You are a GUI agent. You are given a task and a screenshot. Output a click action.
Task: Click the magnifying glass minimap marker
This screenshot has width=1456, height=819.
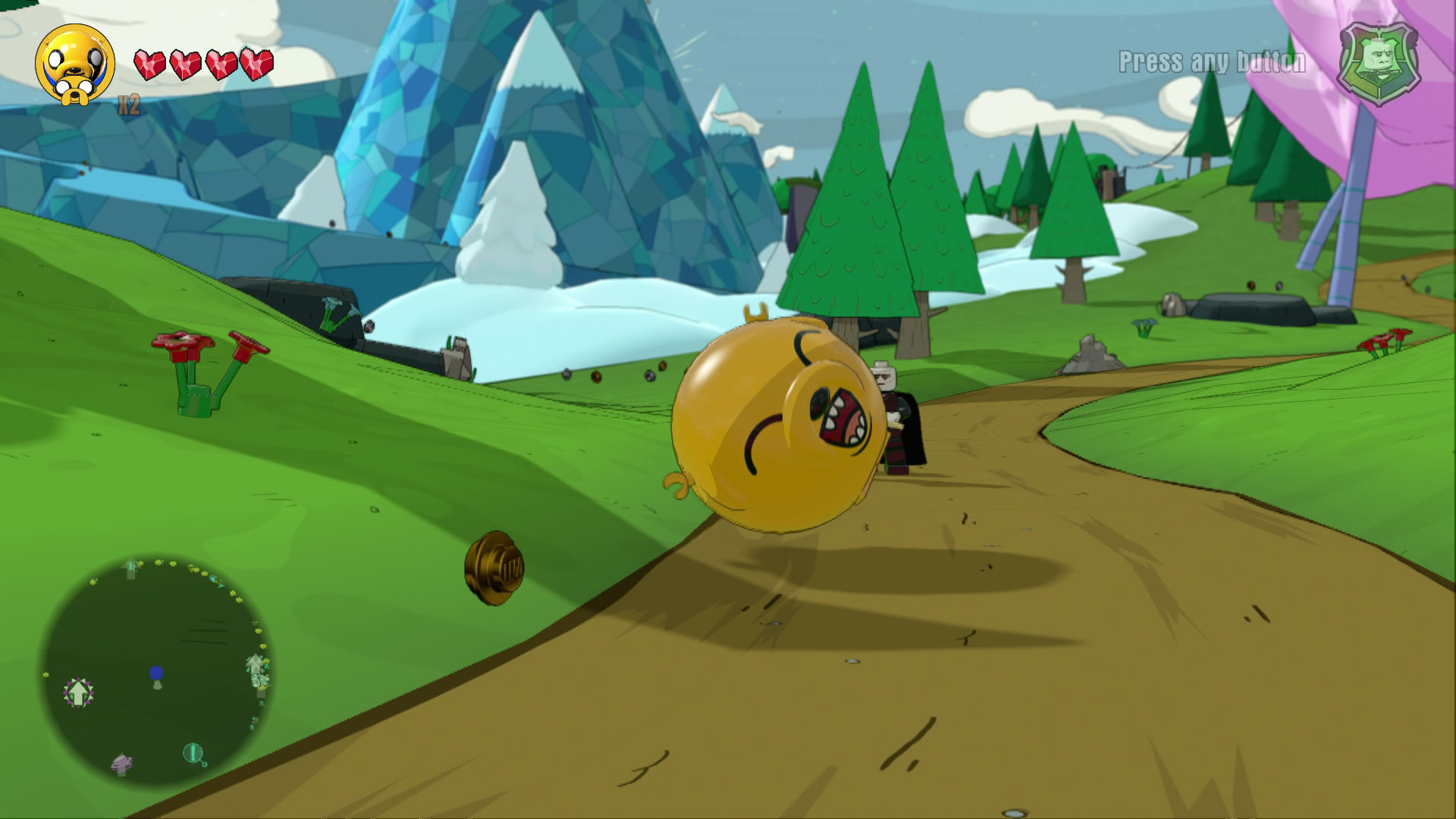pyautogui.click(x=194, y=754)
